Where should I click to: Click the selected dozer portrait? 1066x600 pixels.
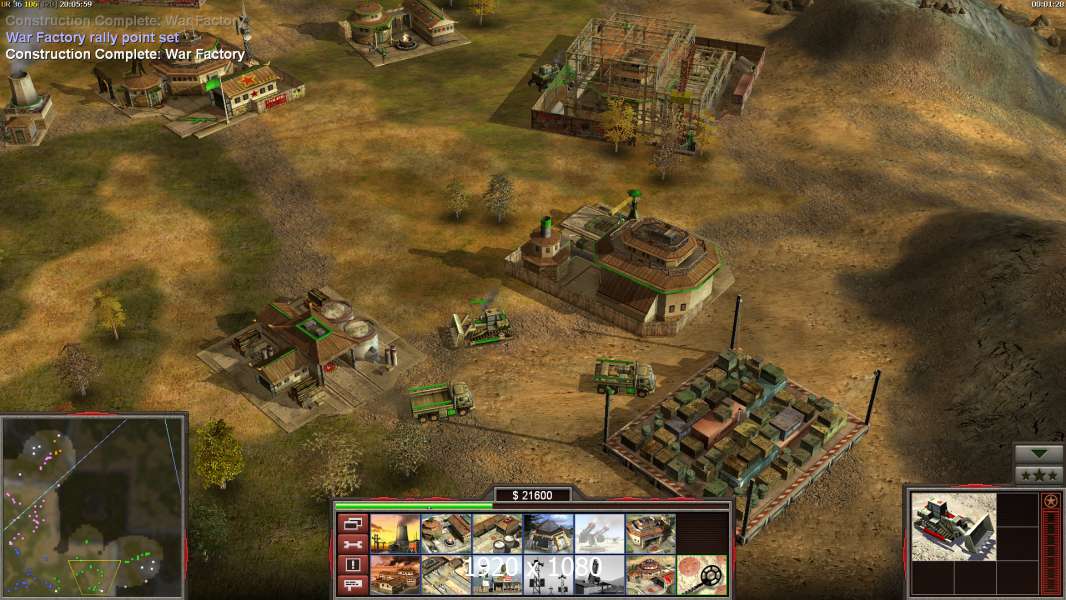pos(954,526)
